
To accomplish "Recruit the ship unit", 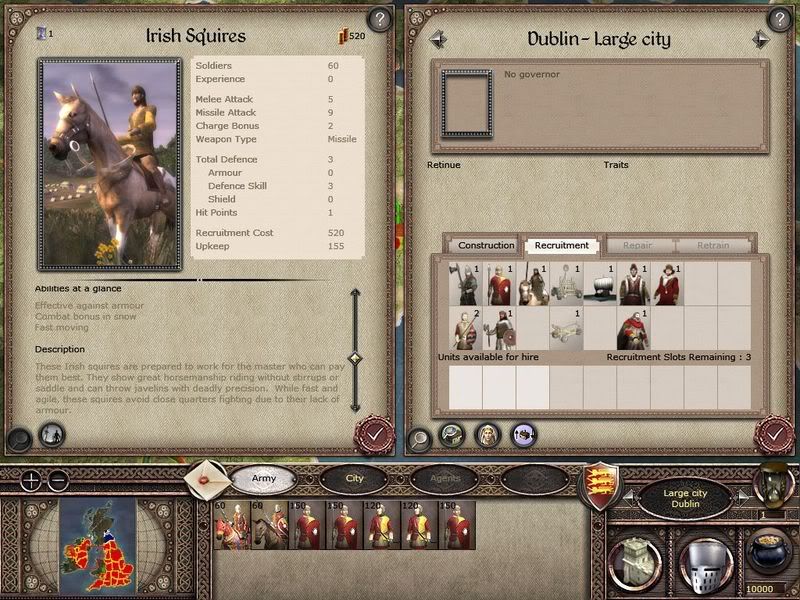I will tap(599, 284).
